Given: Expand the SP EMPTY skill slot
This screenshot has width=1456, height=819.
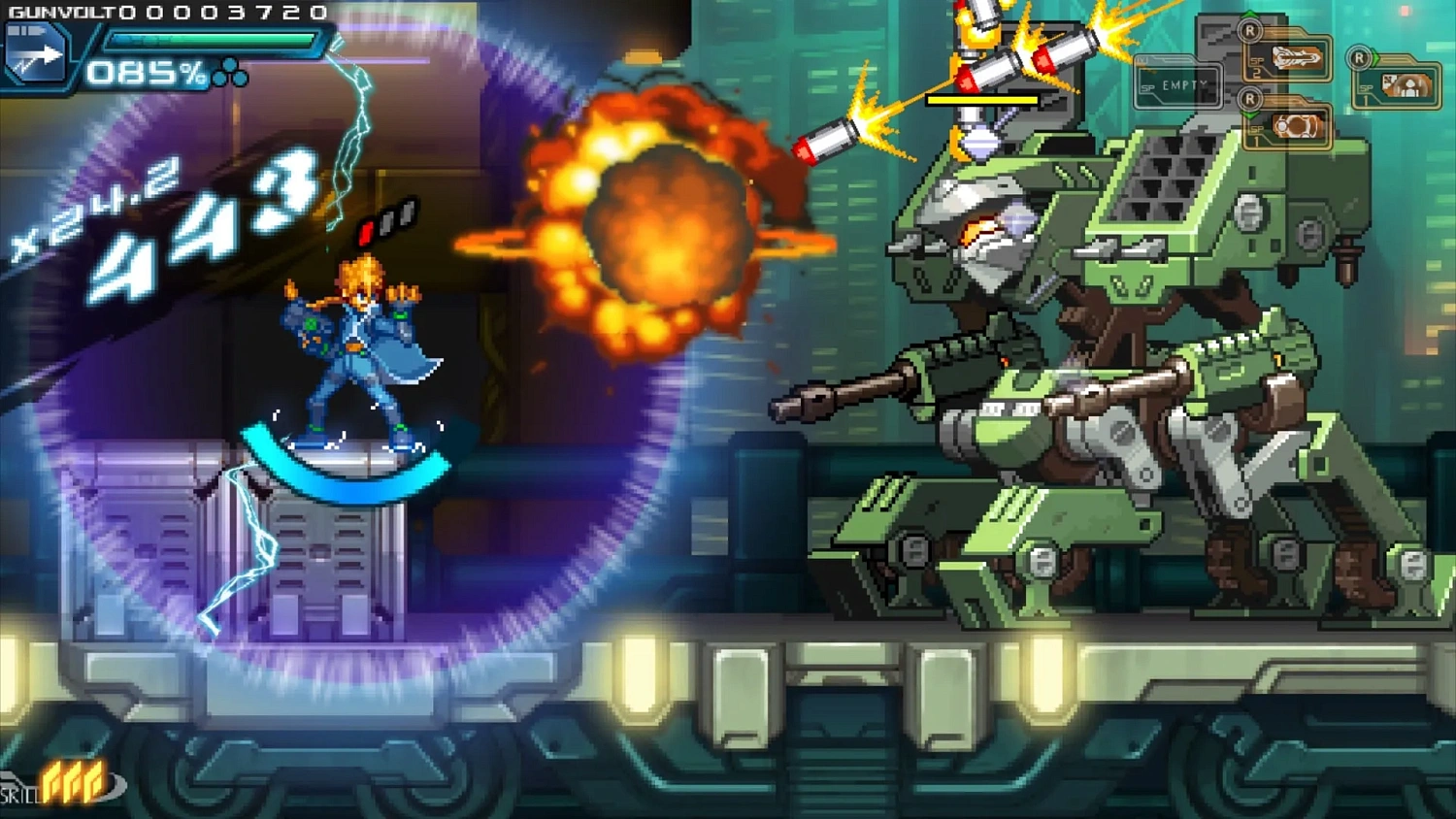Looking at the screenshot, I should (x=1183, y=84).
